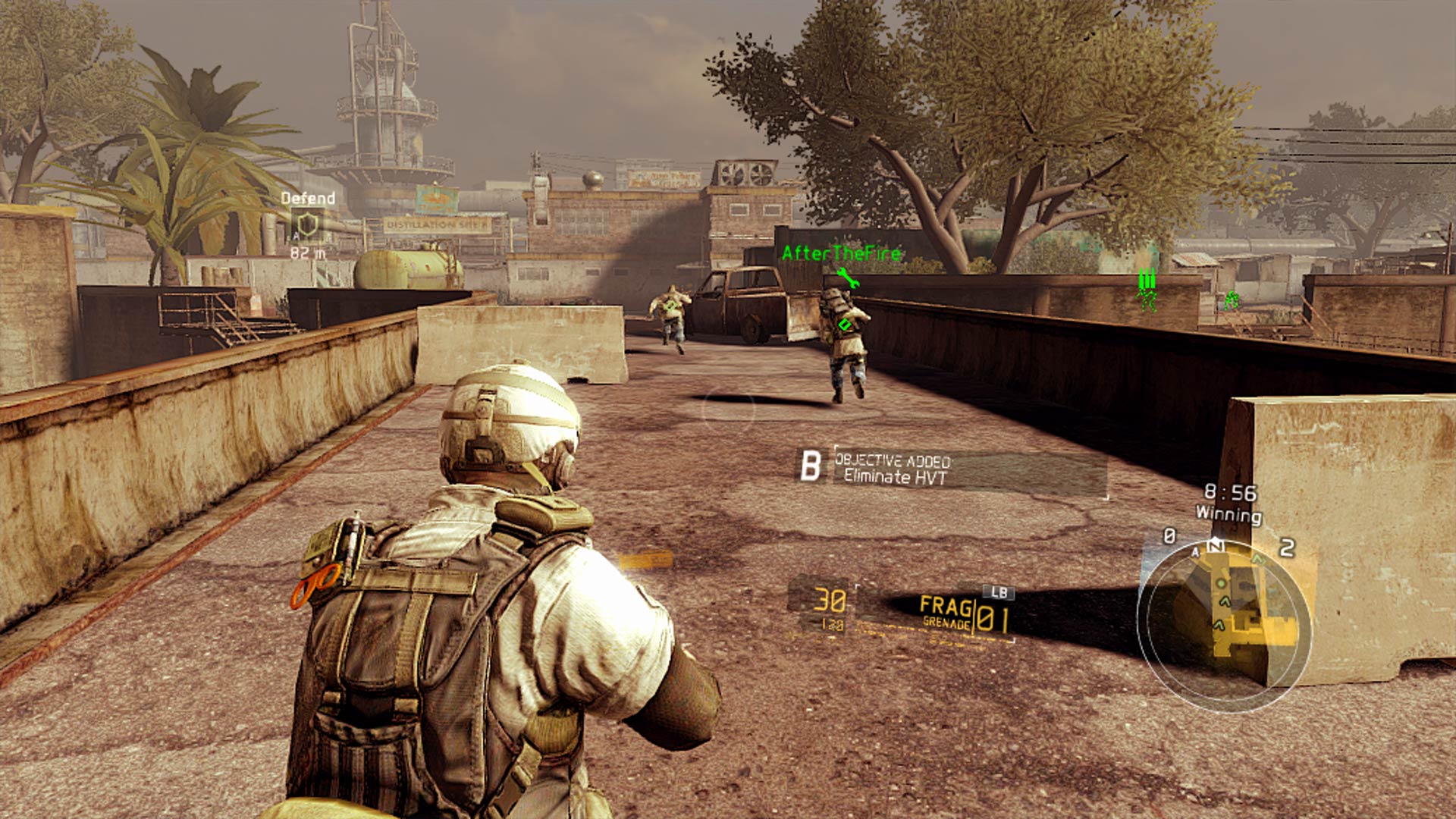Select the green player dot inside the minimap
The height and width of the screenshot is (819, 1456).
(1221, 582)
